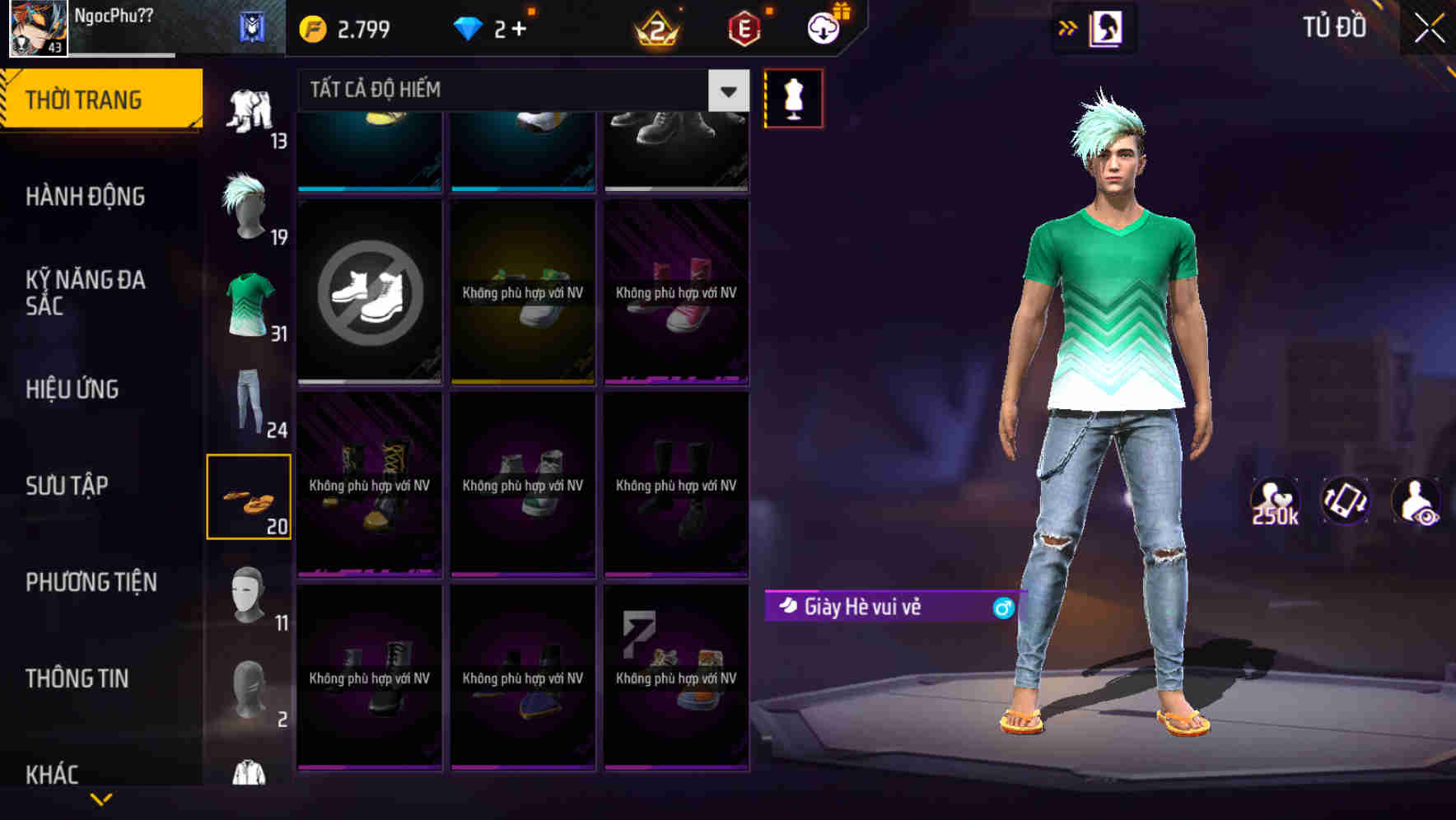Switch to the SƯU TẬP tab
The width and height of the screenshot is (1456, 820).
[67, 486]
